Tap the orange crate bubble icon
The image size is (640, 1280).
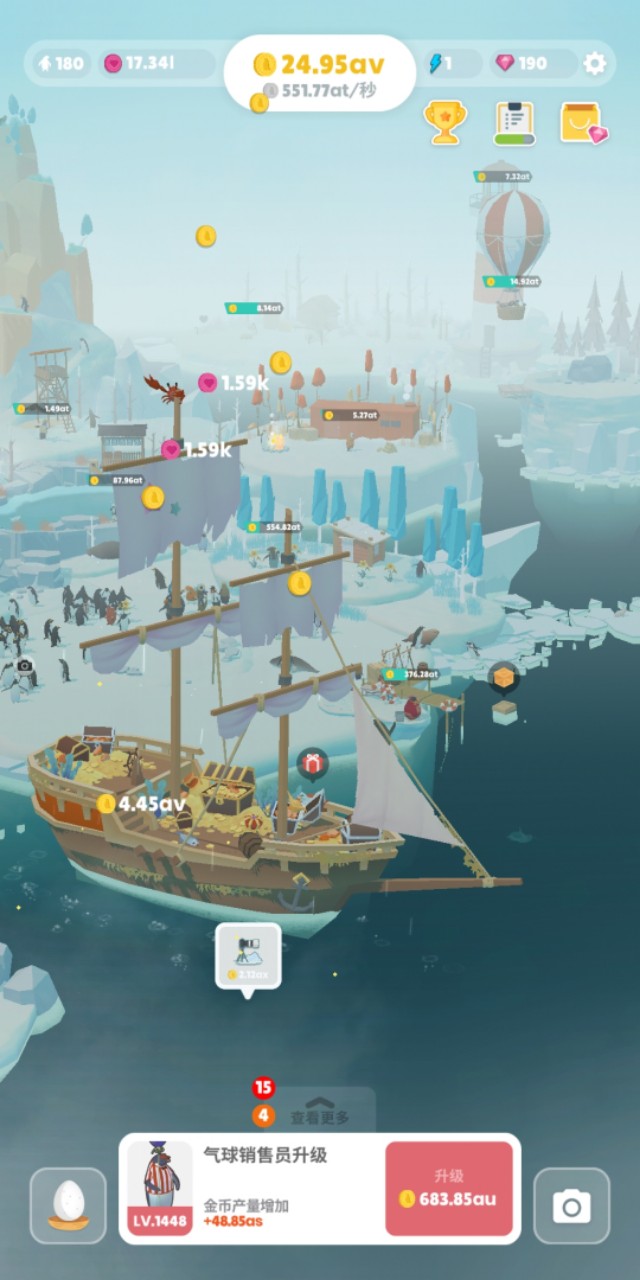(x=504, y=677)
